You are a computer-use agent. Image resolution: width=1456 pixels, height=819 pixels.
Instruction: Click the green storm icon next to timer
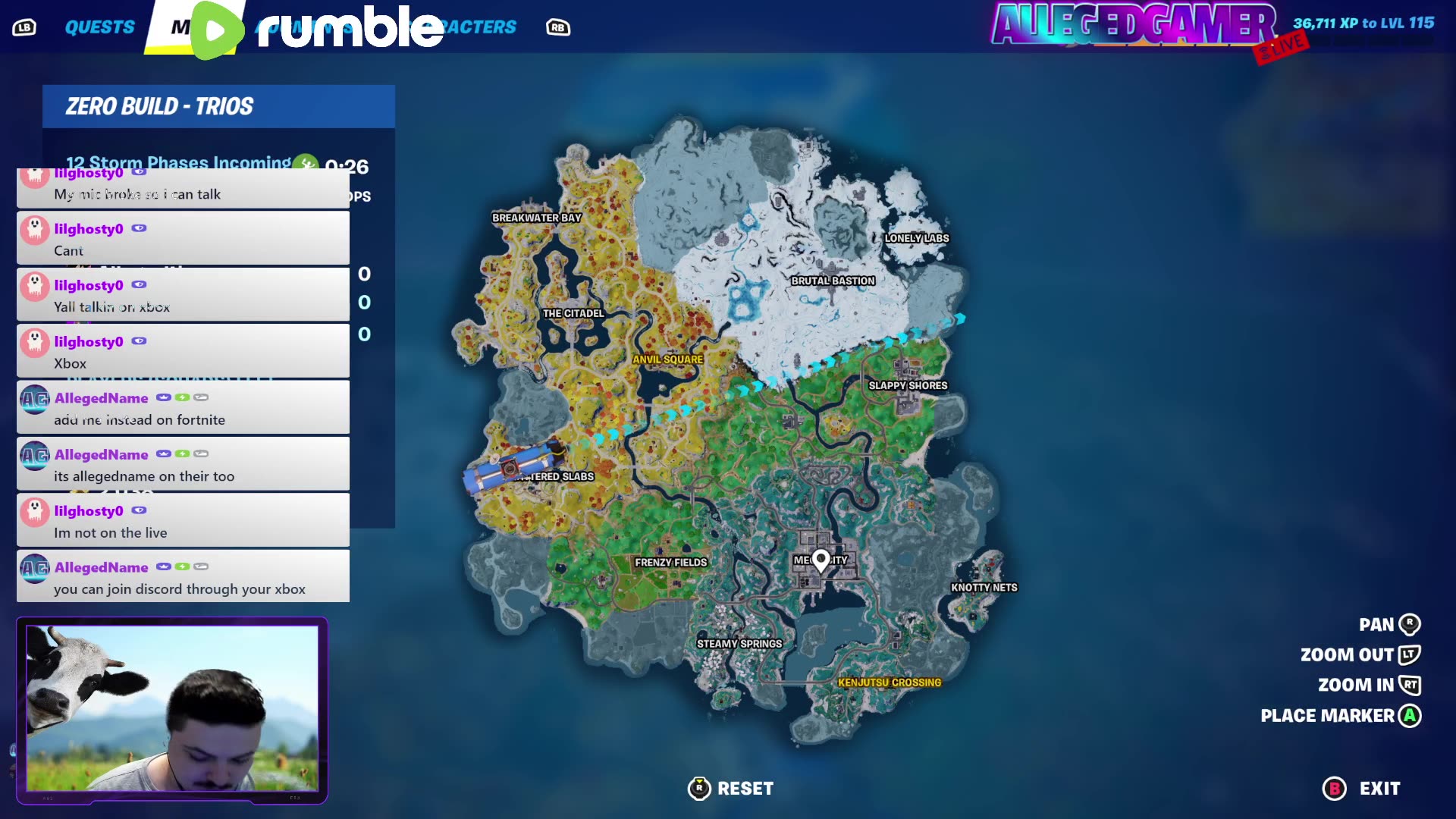pyautogui.click(x=306, y=162)
